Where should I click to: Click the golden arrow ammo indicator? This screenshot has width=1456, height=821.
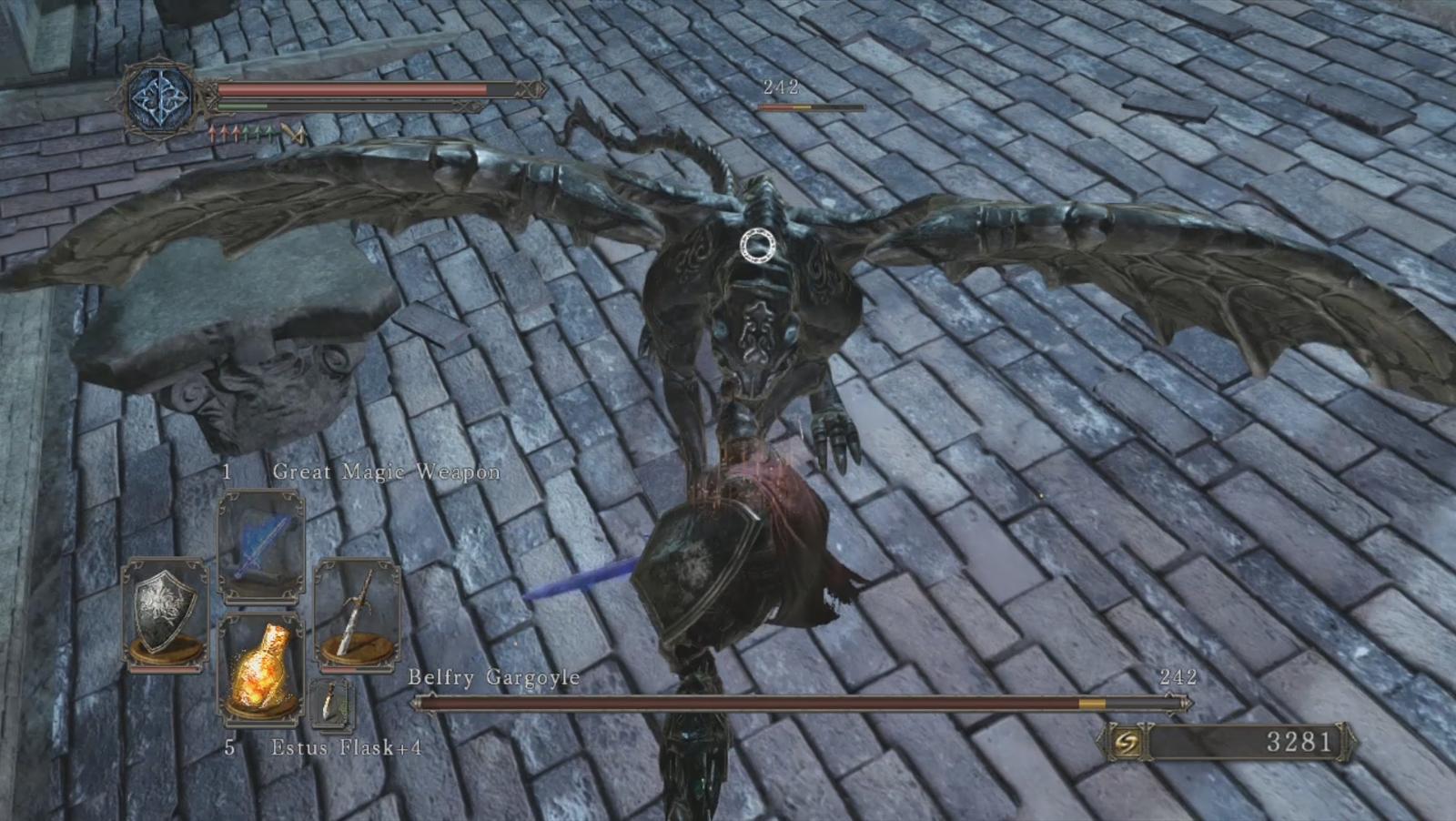click(x=293, y=133)
